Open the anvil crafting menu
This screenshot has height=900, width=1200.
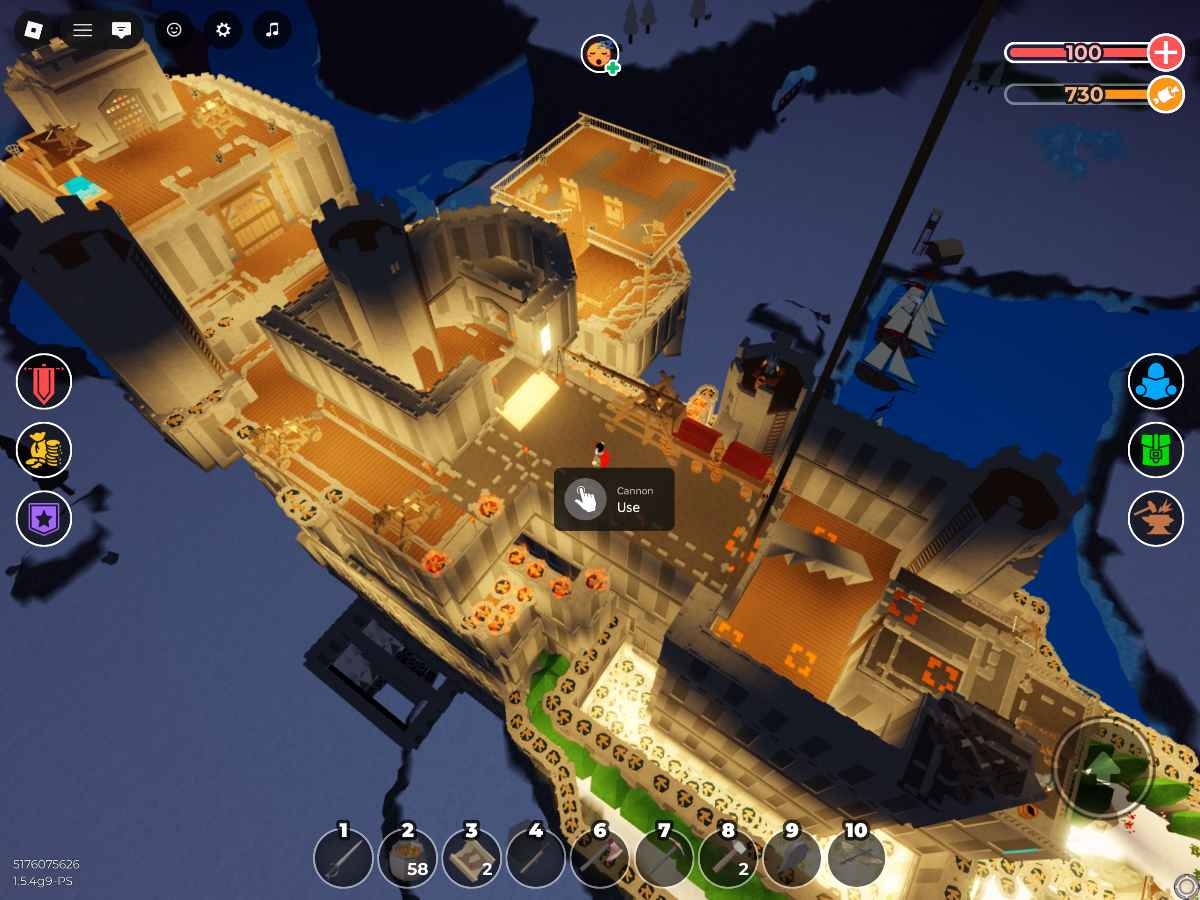(1156, 518)
